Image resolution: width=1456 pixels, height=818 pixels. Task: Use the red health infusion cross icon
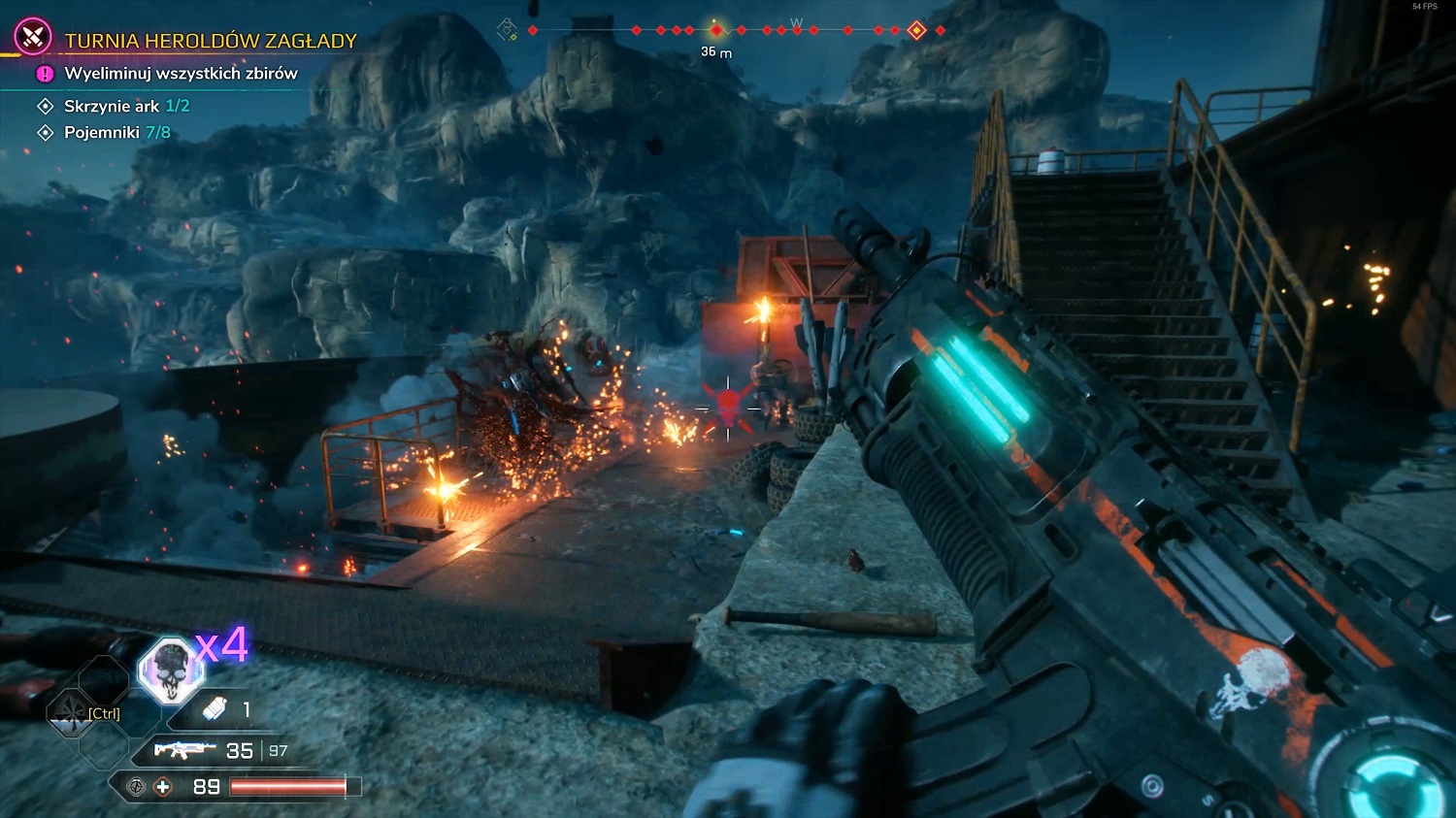tap(163, 787)
